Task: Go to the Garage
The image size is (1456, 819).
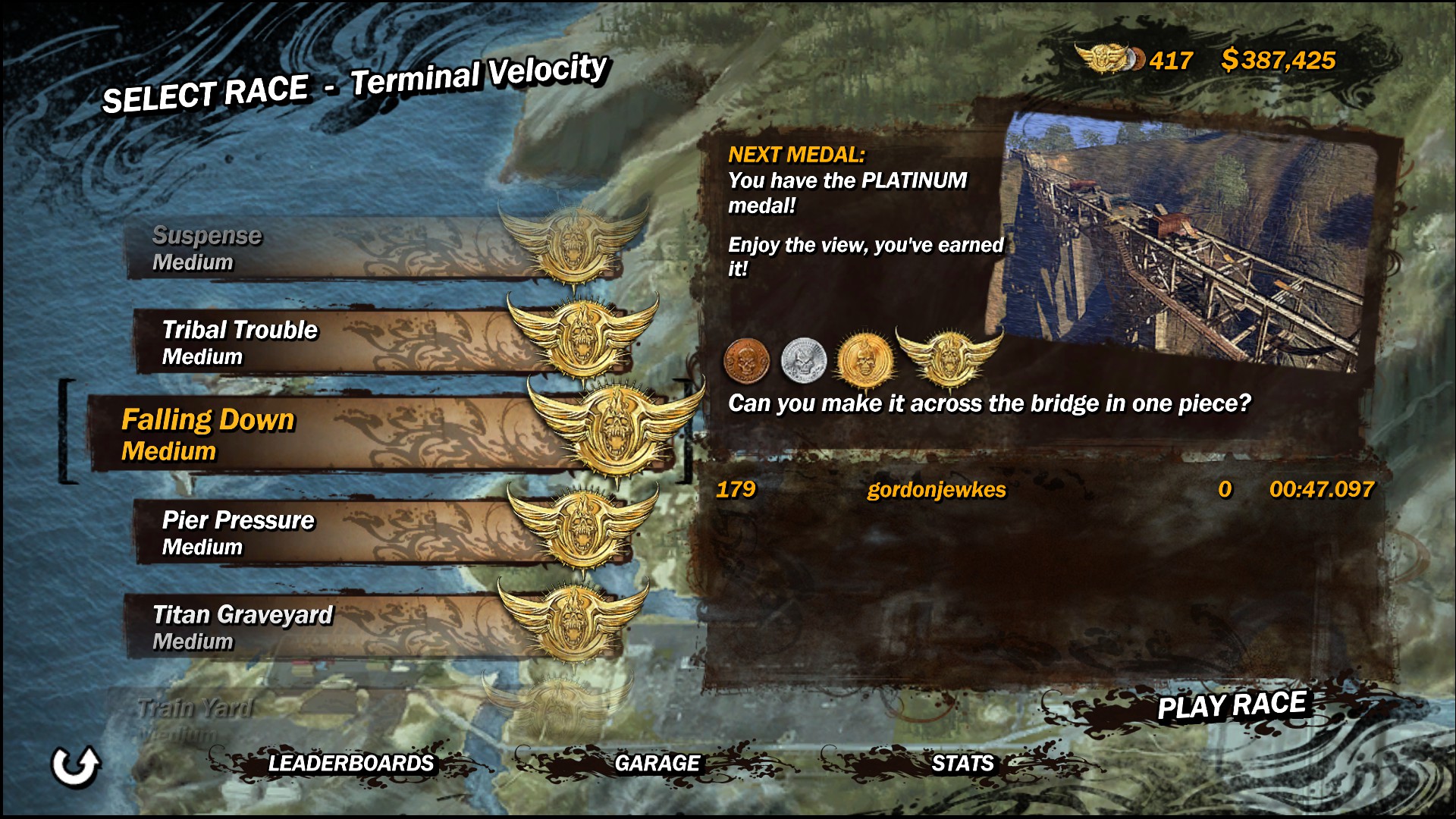Action: pos(657,763)
